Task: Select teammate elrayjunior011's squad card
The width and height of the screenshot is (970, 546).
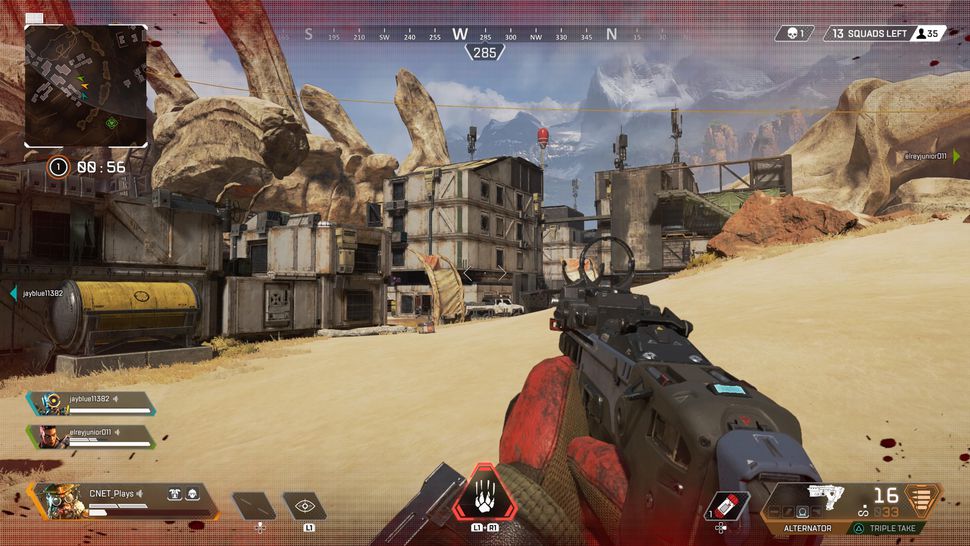Action: point(92,437)
